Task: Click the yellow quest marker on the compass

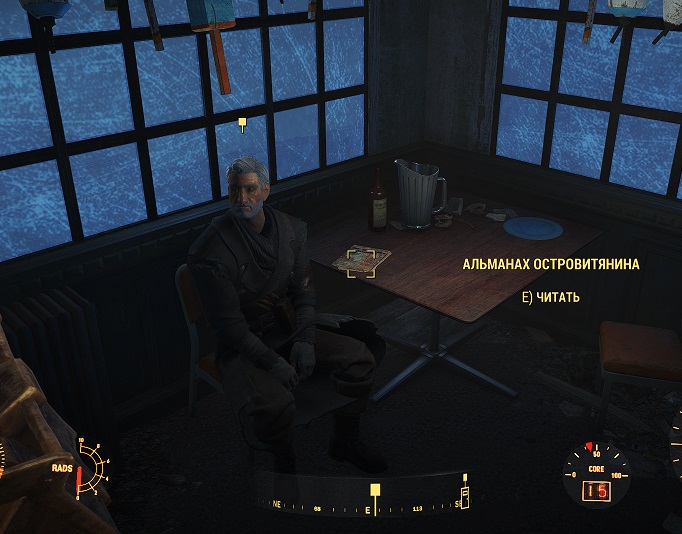Action: (x=375, y=490)
